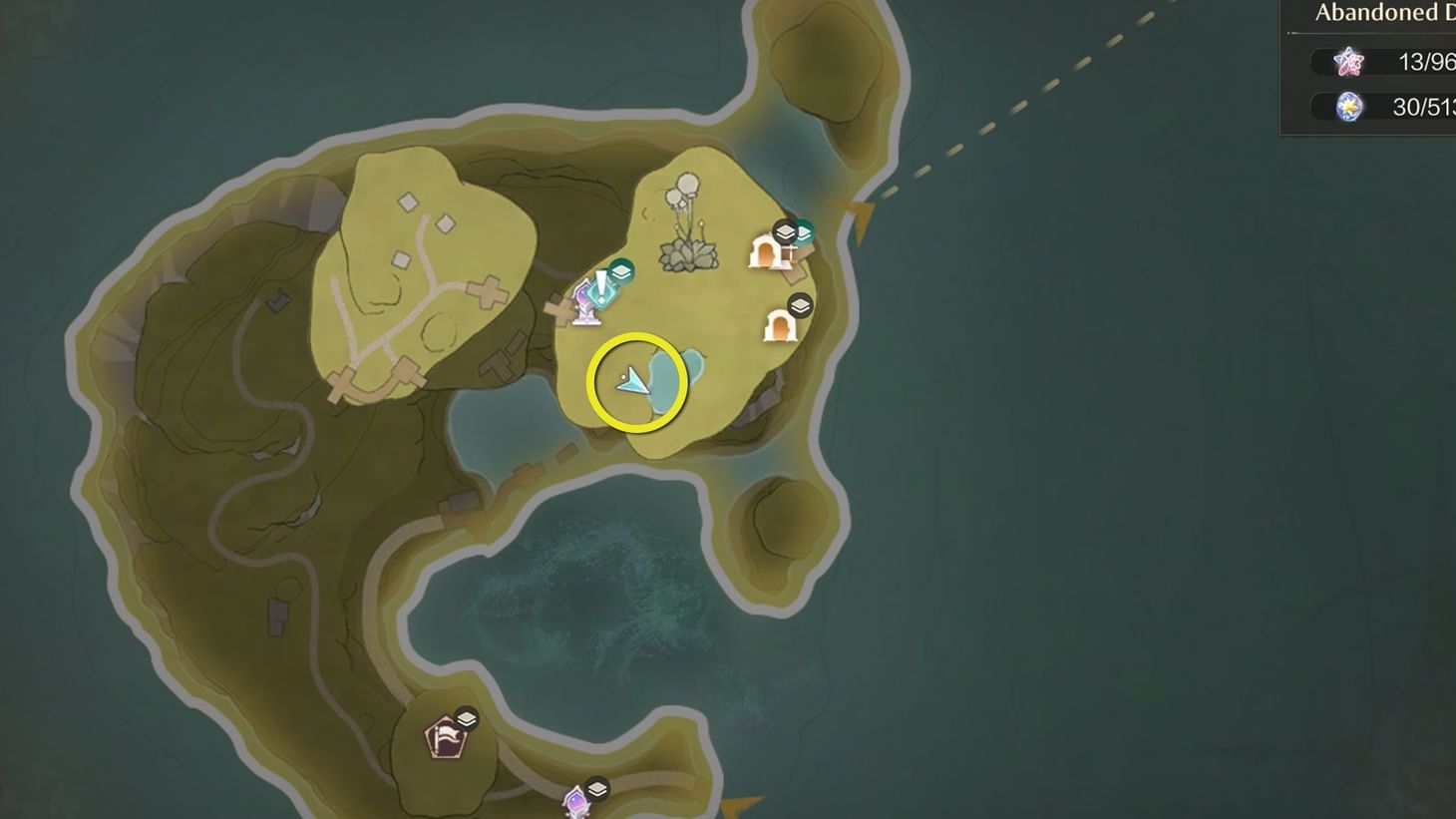Click the dandelion plant illustration on the map
This screenshot has height=819, width=1456.
coord(688,214)
